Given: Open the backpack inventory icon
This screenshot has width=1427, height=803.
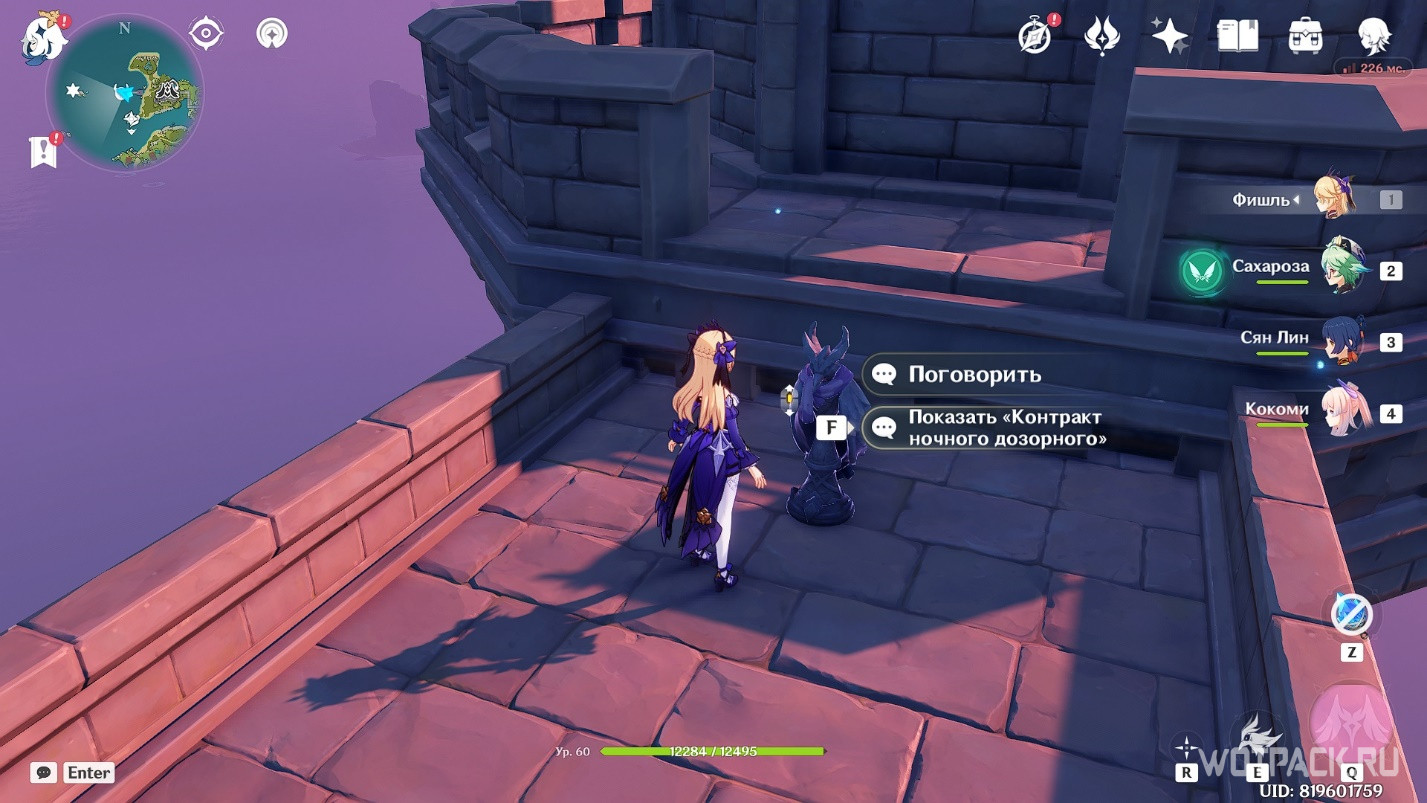Looking at the screenshot, I should [x=1306, y=36].
